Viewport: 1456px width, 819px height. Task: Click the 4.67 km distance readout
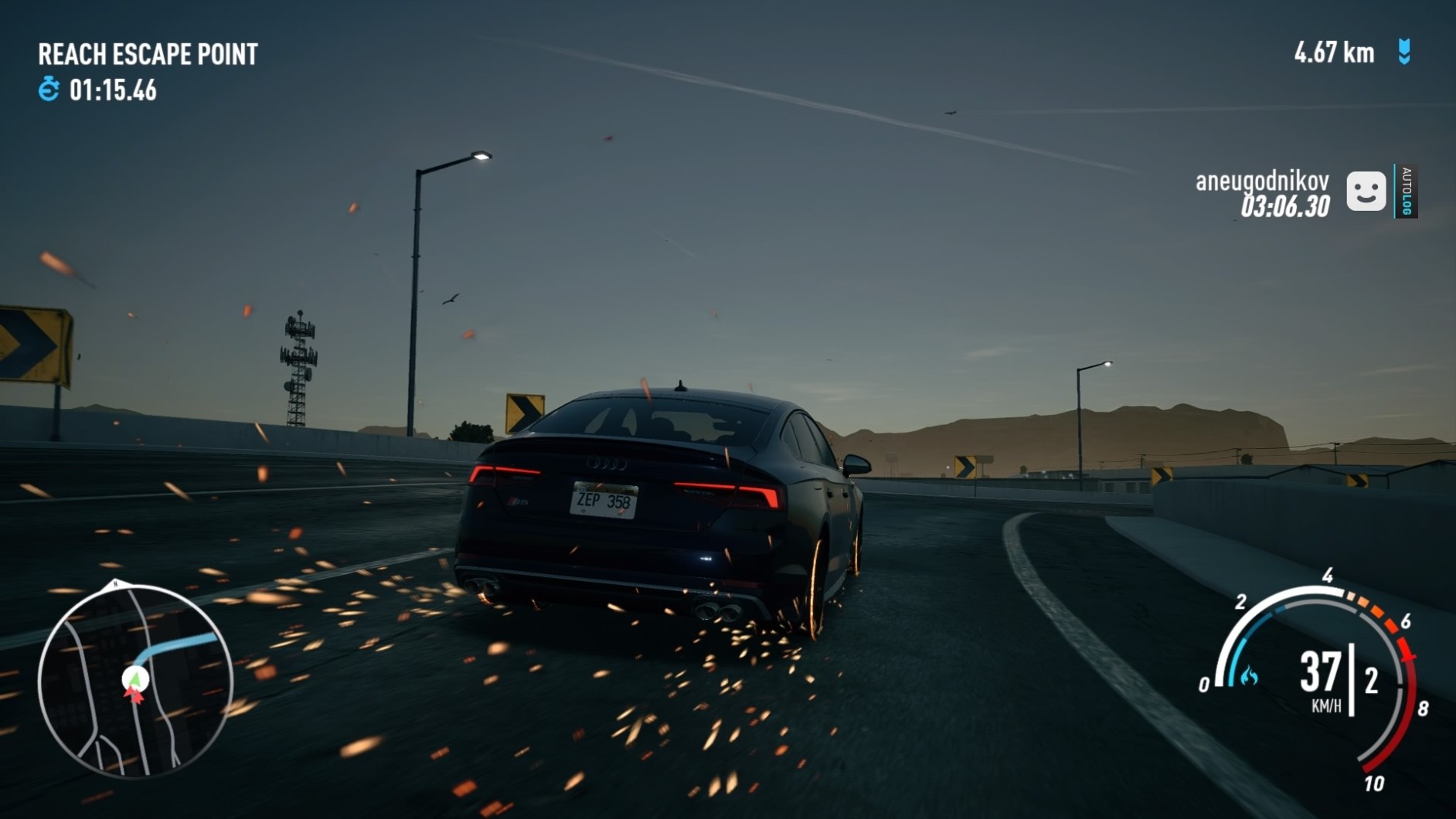[1333, 53]
